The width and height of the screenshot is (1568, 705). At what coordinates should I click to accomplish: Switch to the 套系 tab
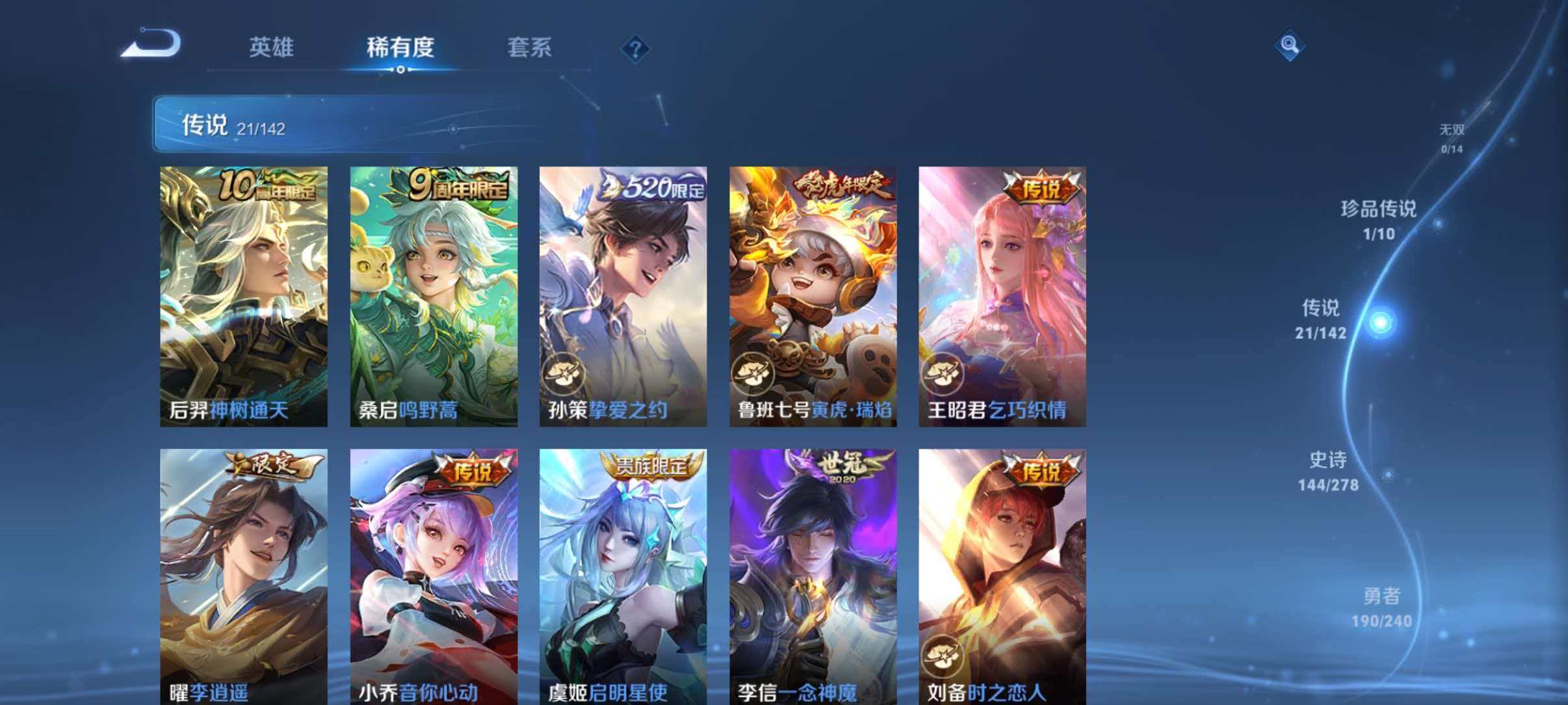[530, 47]
